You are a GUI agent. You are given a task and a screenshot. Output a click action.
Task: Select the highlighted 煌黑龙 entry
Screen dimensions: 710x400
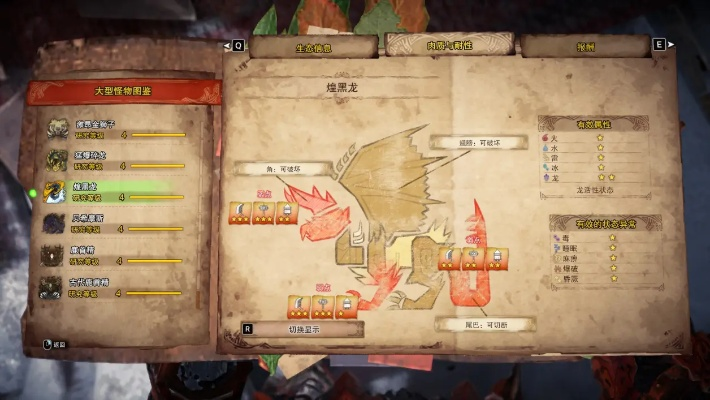[x=115, y=192]
